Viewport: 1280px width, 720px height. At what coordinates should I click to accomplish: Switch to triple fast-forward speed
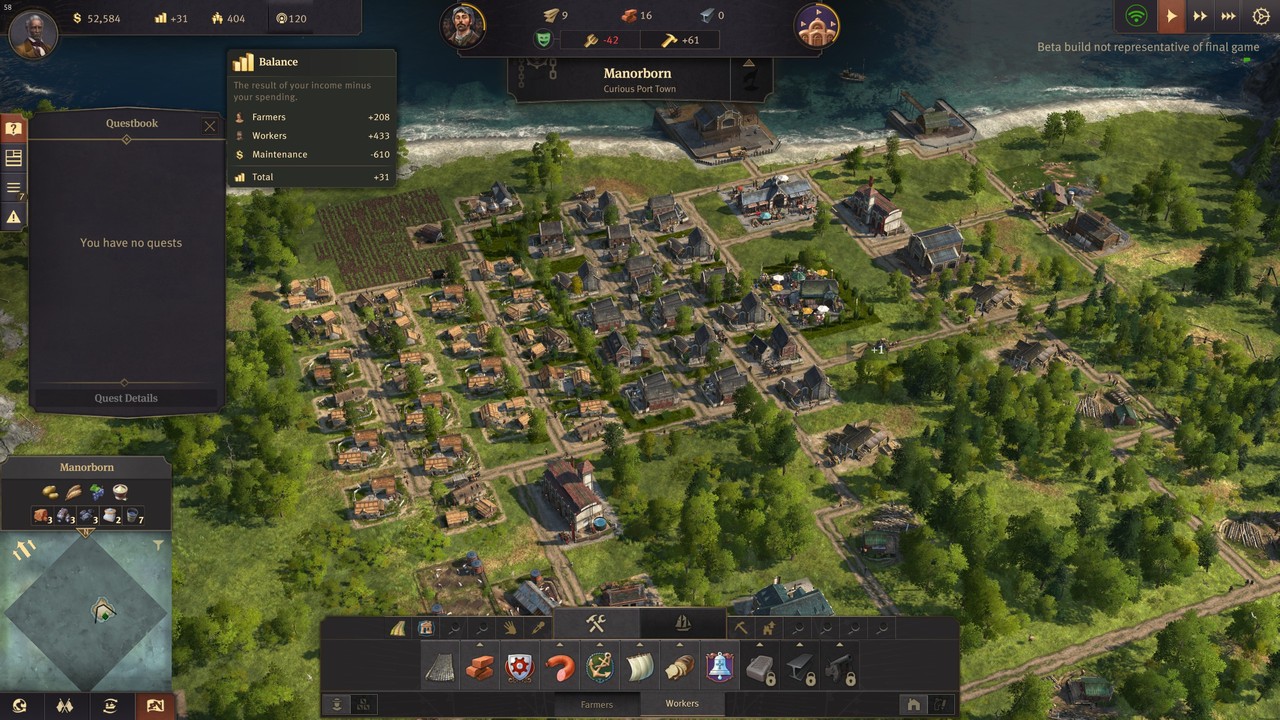1229,17
